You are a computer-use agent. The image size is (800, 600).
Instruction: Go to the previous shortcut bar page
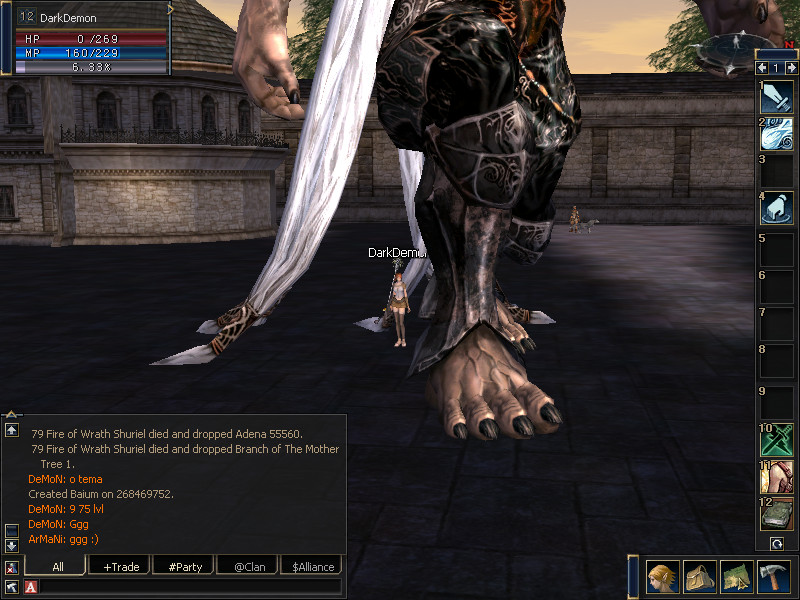(x=762, y=68)
